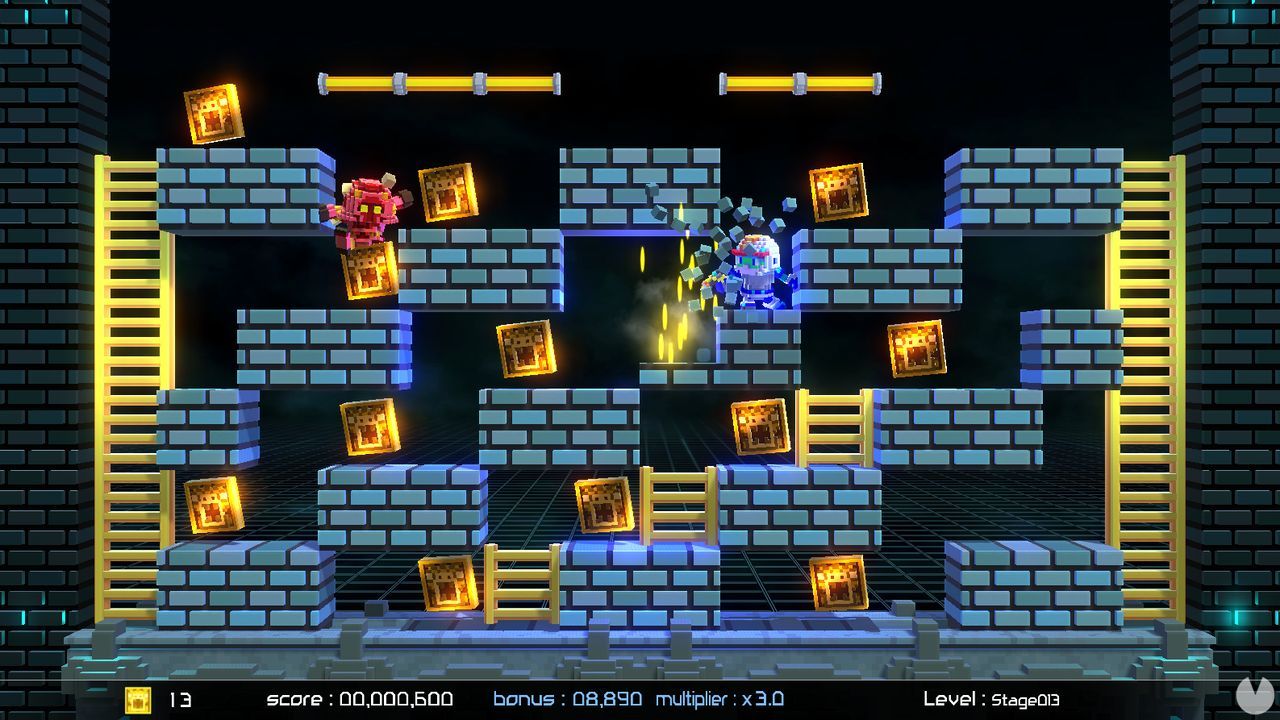Select the left yellow horizontal bar

[440, 80]
